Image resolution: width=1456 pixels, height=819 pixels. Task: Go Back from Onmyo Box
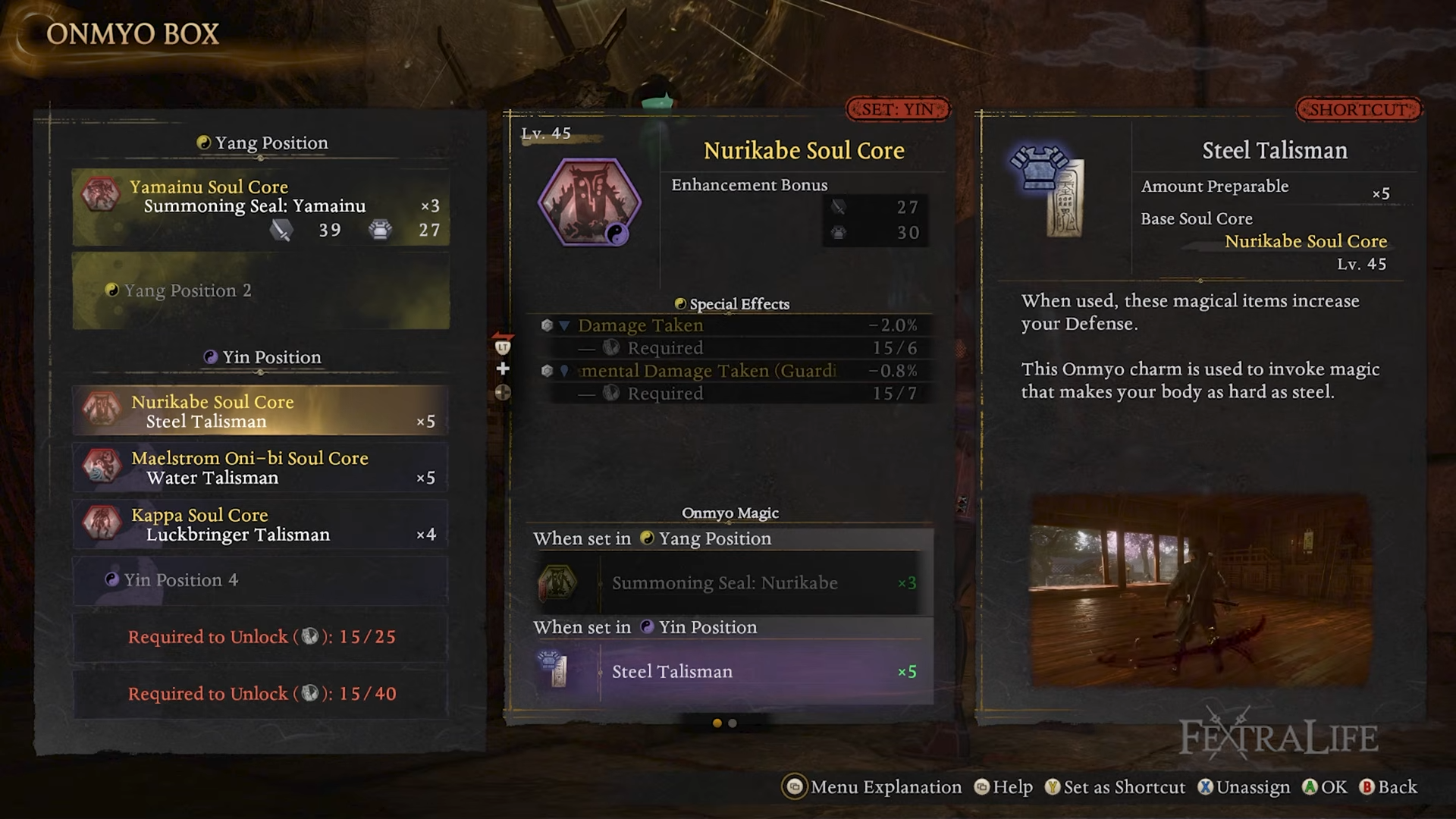pos(1388,787)
